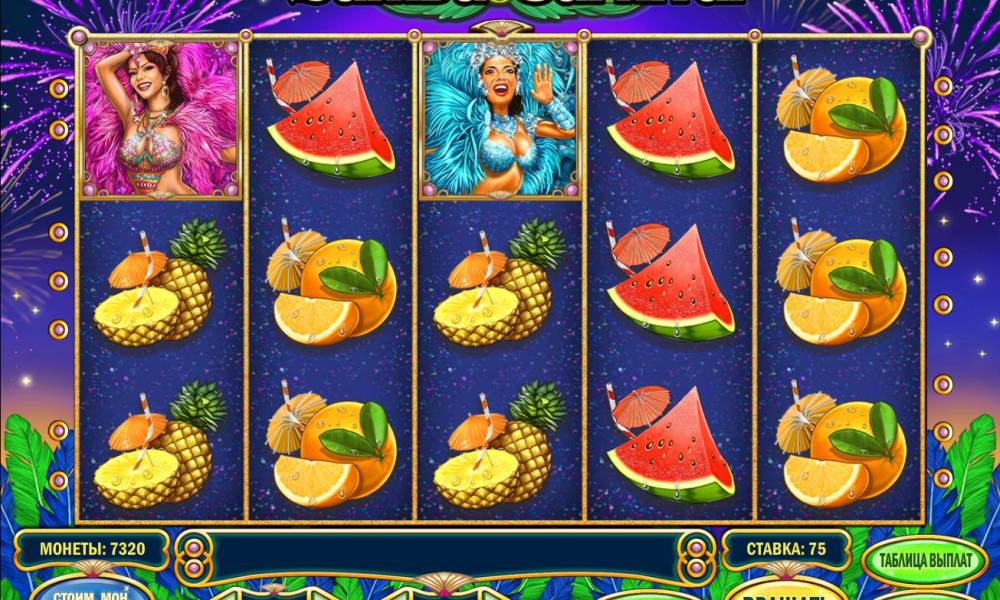Open the ТАБЛИЦА ВЫПЛАТ paytable
The height and width of the screenshot is (600, 1000).
pos(922,561)
